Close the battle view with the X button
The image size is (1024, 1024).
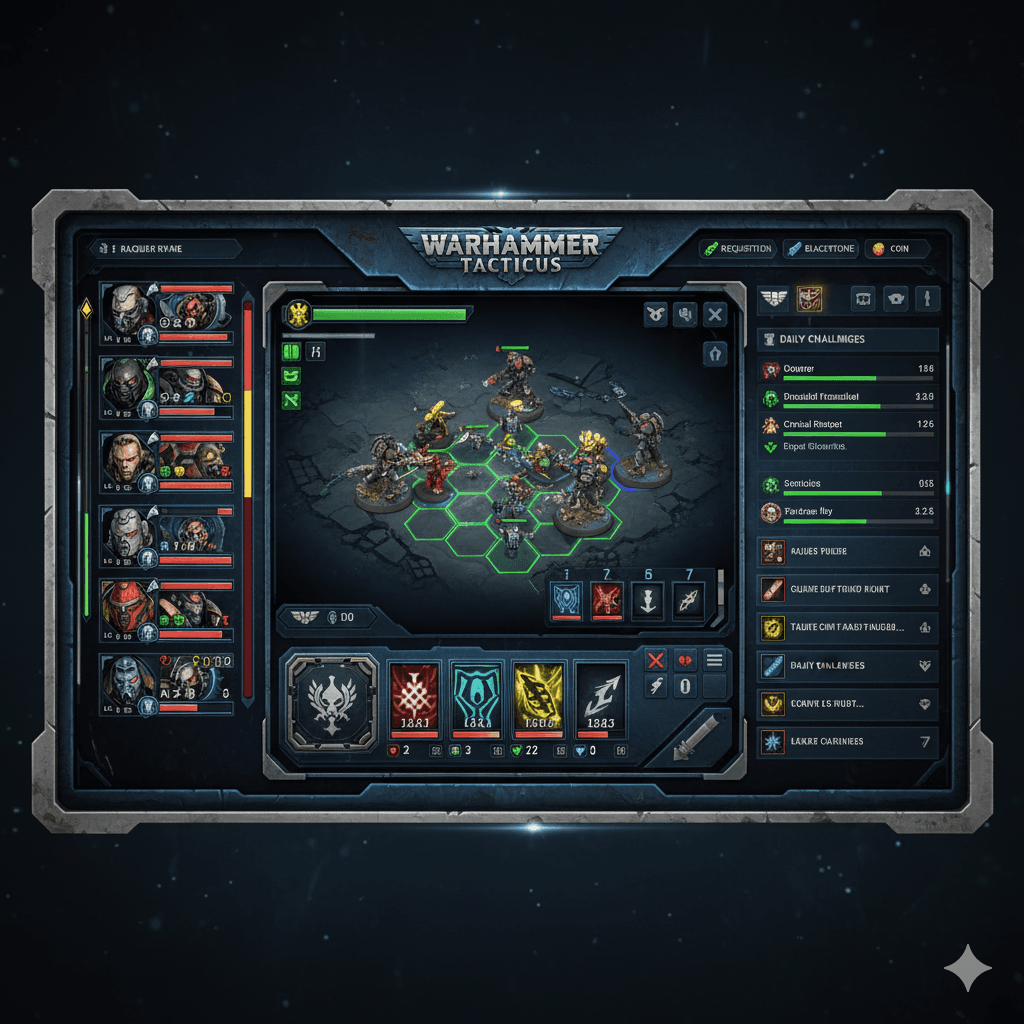[x=714, y=315]
